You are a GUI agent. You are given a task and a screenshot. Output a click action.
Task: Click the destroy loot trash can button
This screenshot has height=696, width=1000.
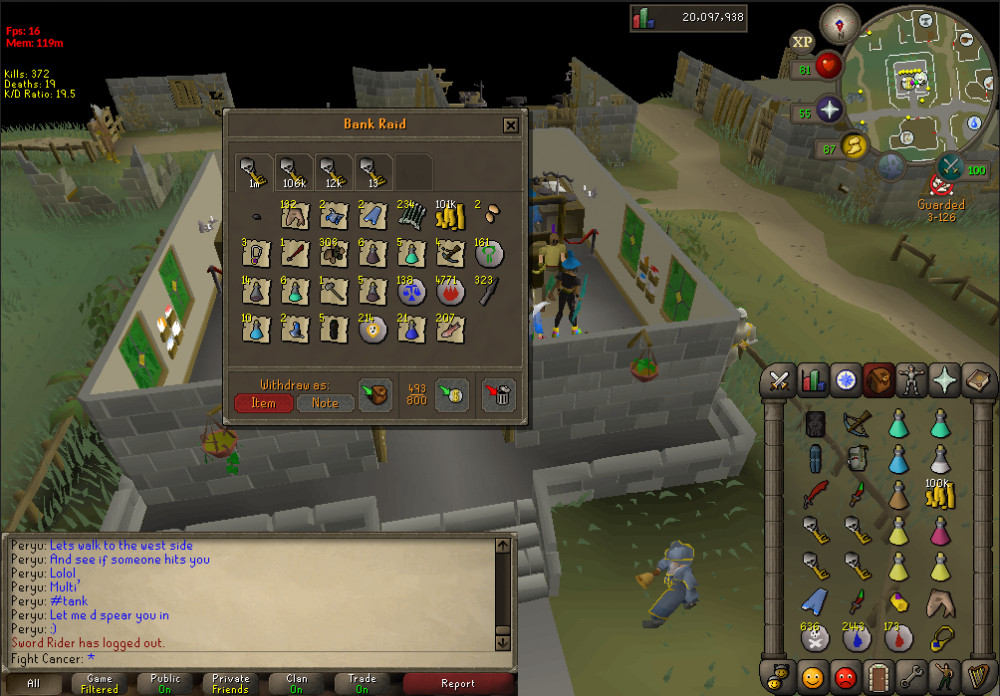(x=498, y=394)
